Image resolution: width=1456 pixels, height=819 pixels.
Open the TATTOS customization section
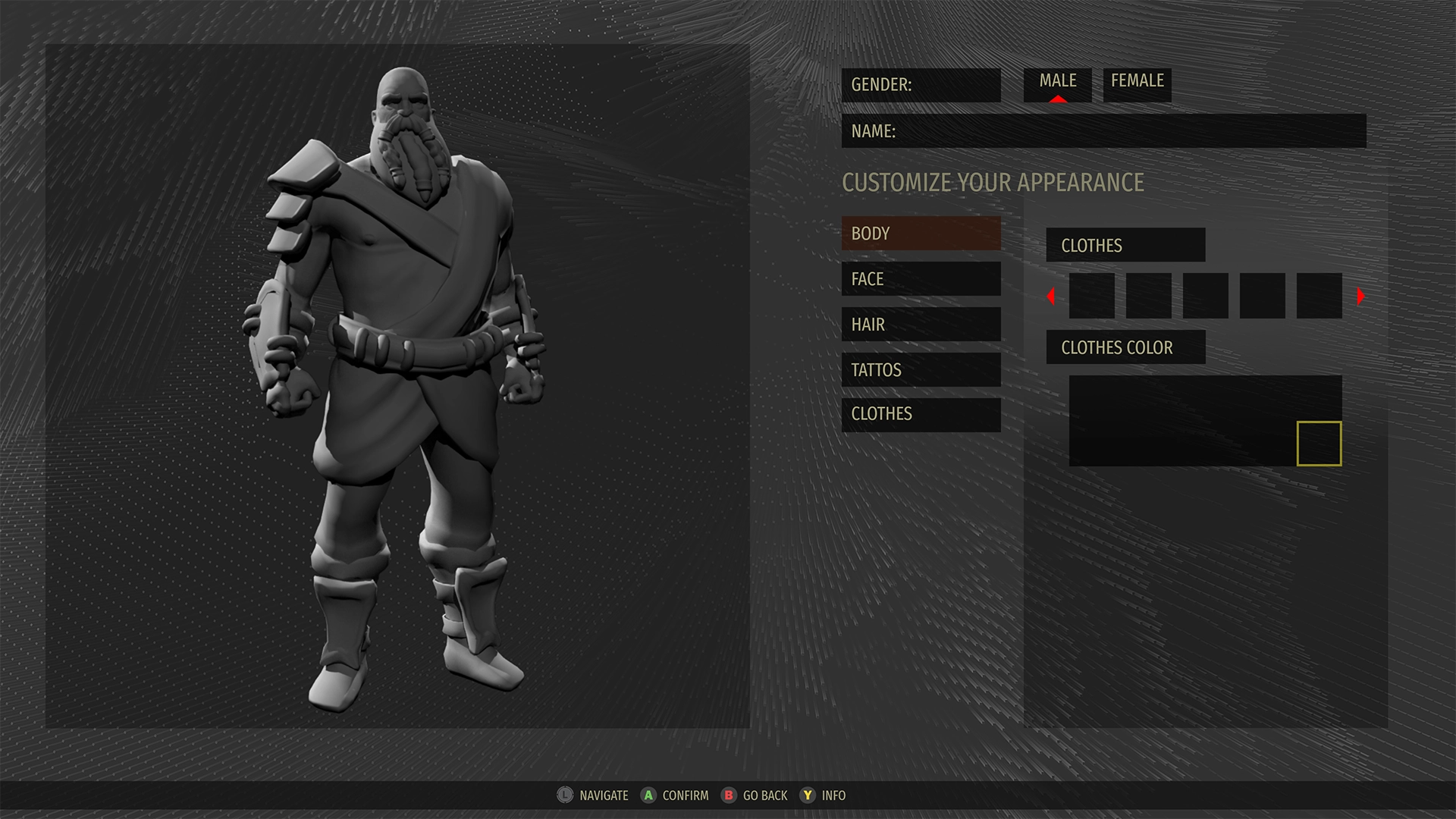tap(921, 370)
